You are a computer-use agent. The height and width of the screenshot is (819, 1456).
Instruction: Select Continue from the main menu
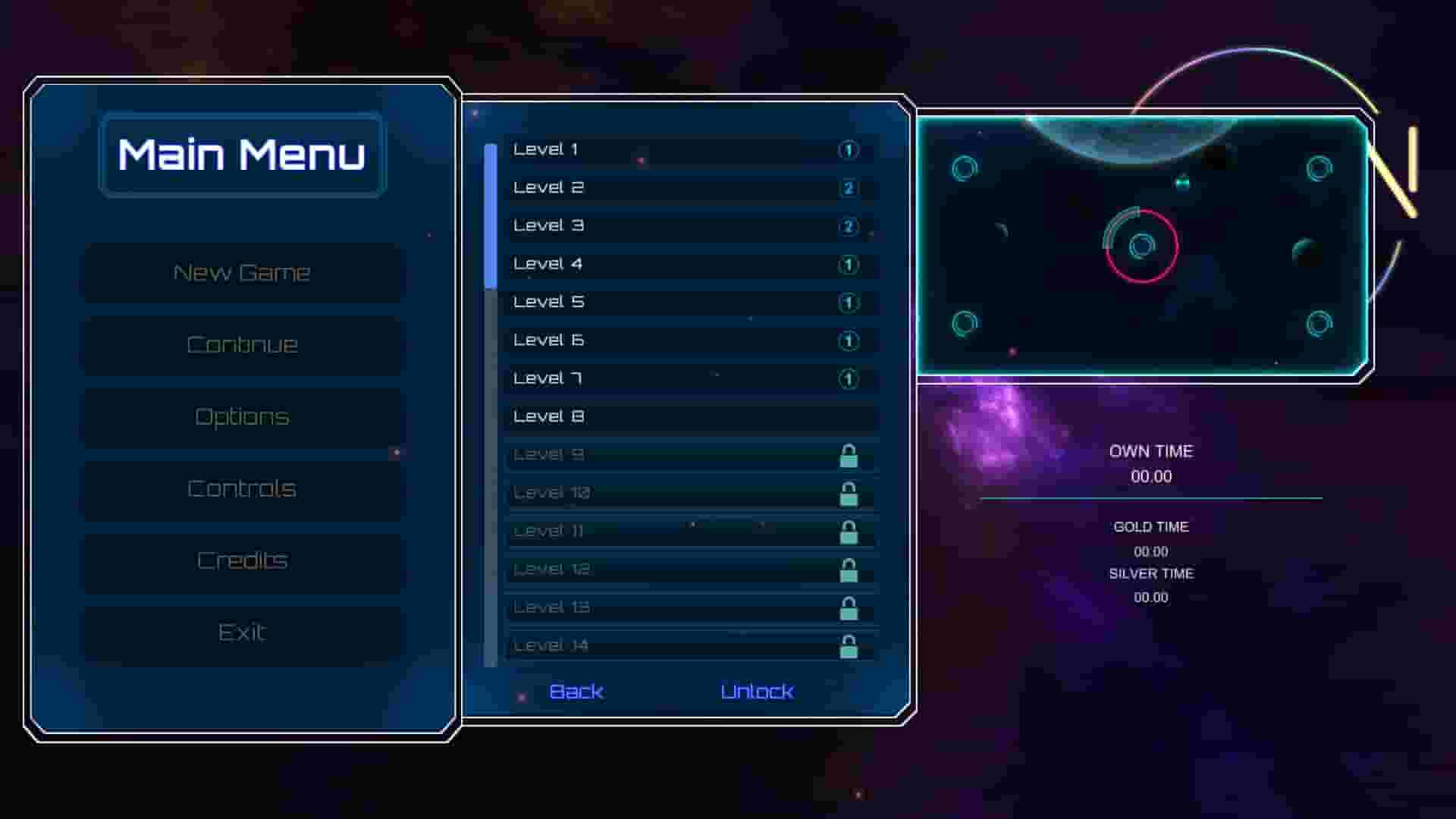(242, 344)
